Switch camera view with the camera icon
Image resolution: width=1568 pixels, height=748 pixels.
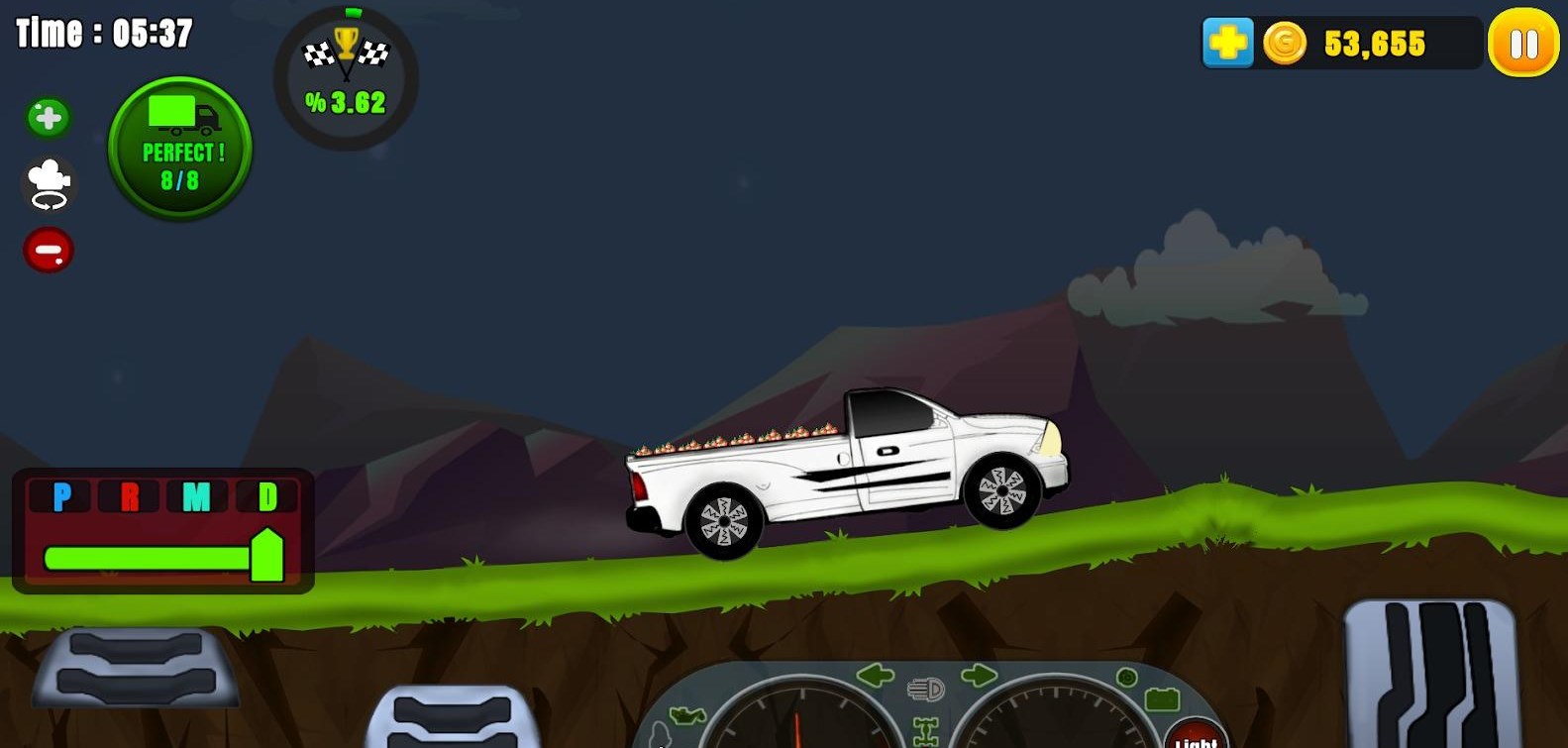point(48,184)
